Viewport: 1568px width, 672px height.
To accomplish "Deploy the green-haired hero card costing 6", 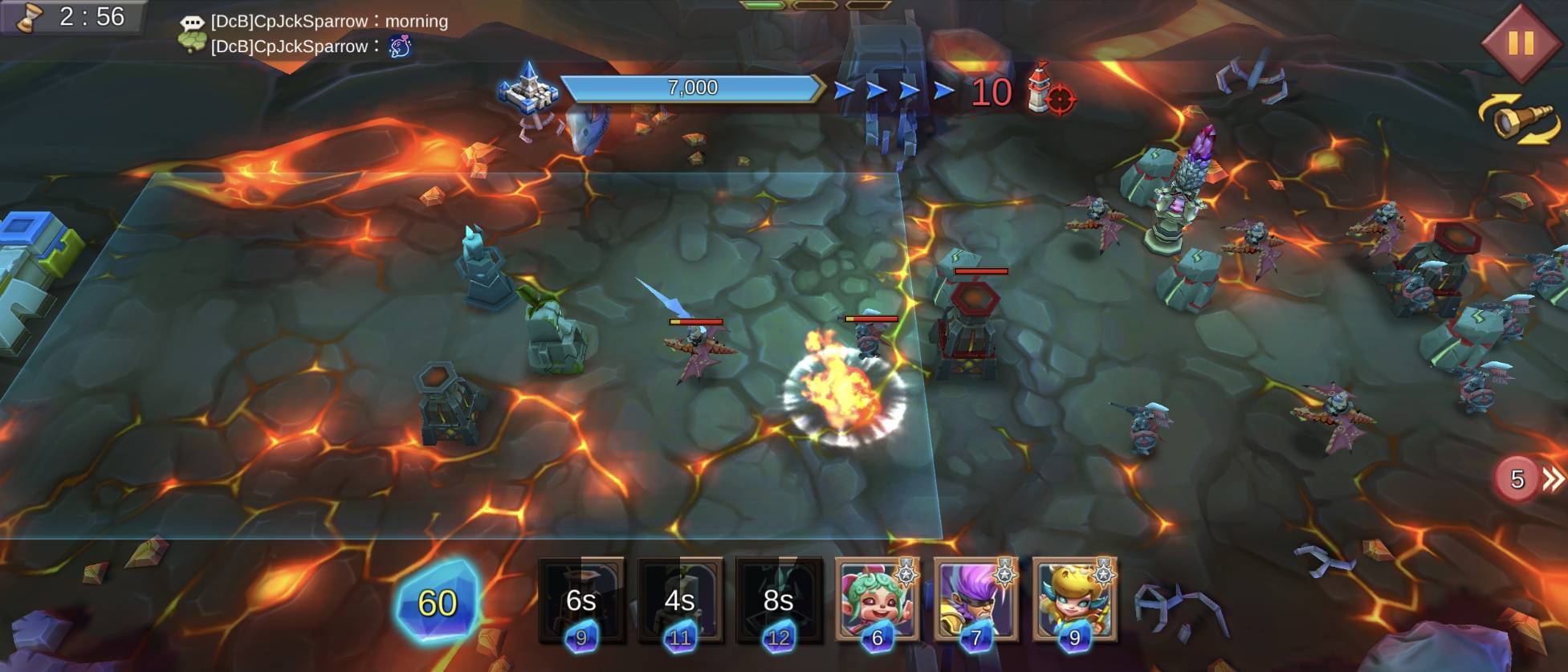I will (877, 600).
